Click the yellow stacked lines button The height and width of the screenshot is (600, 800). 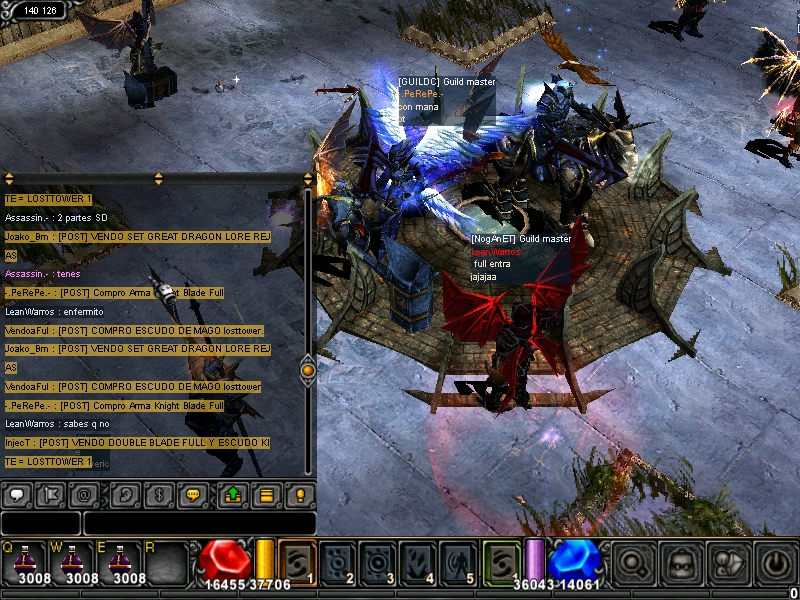pyautogui.click(x=265, y=494)
